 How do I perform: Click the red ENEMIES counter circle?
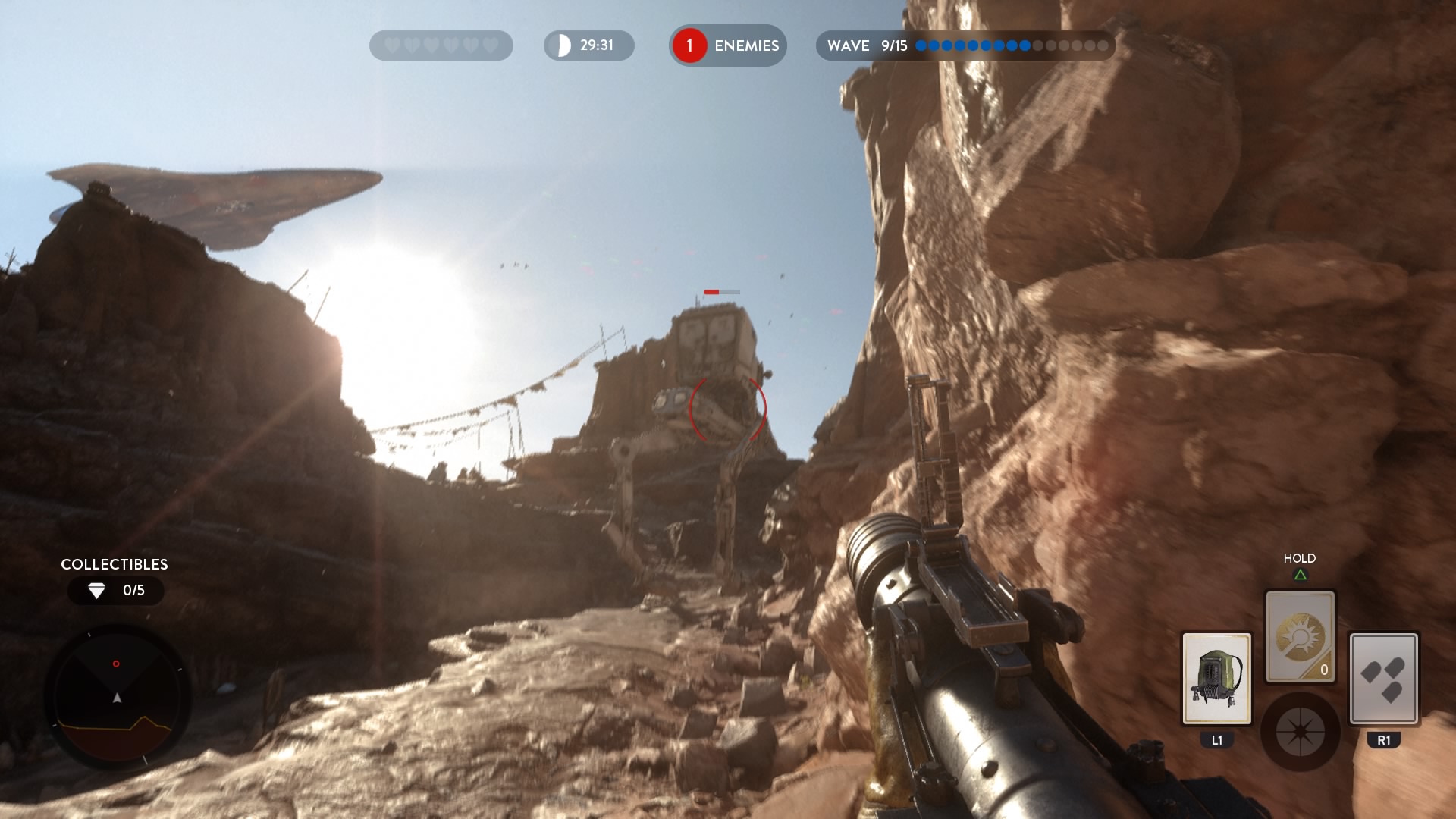pyautogui.click(x=689, y=45)
